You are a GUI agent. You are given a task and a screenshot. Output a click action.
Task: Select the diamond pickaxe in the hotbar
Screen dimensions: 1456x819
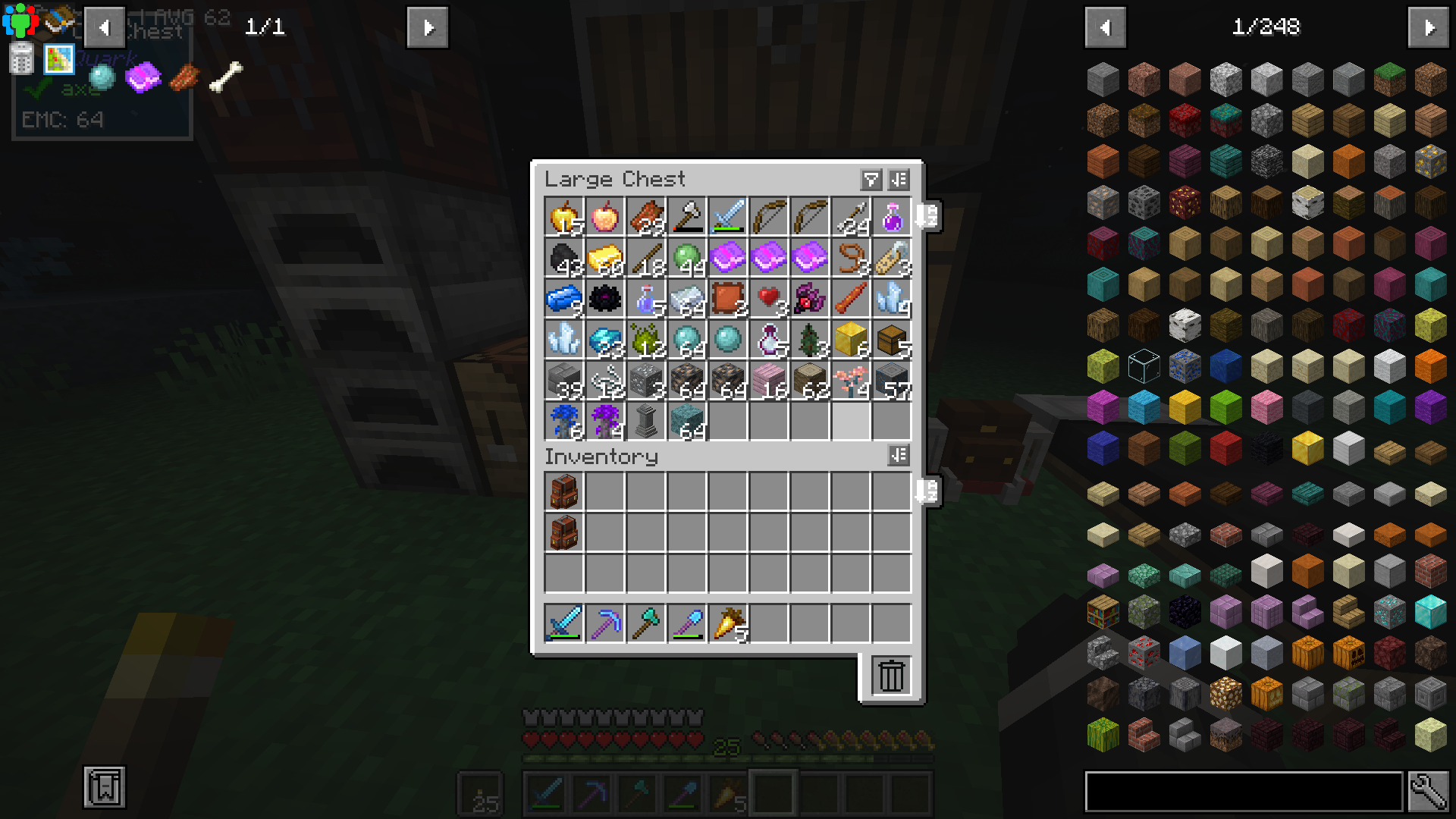click(591, 793)
